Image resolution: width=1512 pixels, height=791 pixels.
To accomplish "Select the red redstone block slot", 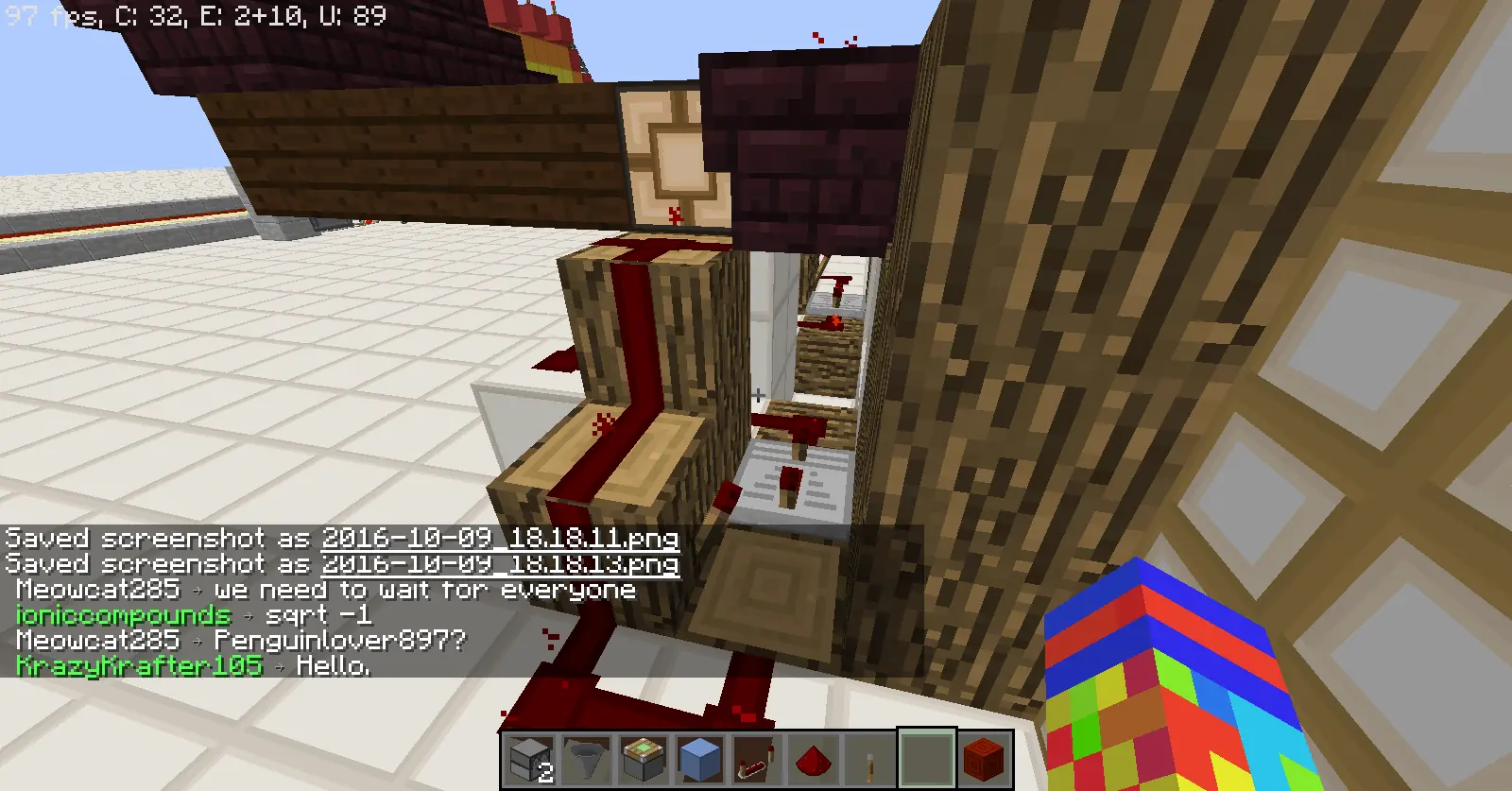I will (x=983, y=758).
